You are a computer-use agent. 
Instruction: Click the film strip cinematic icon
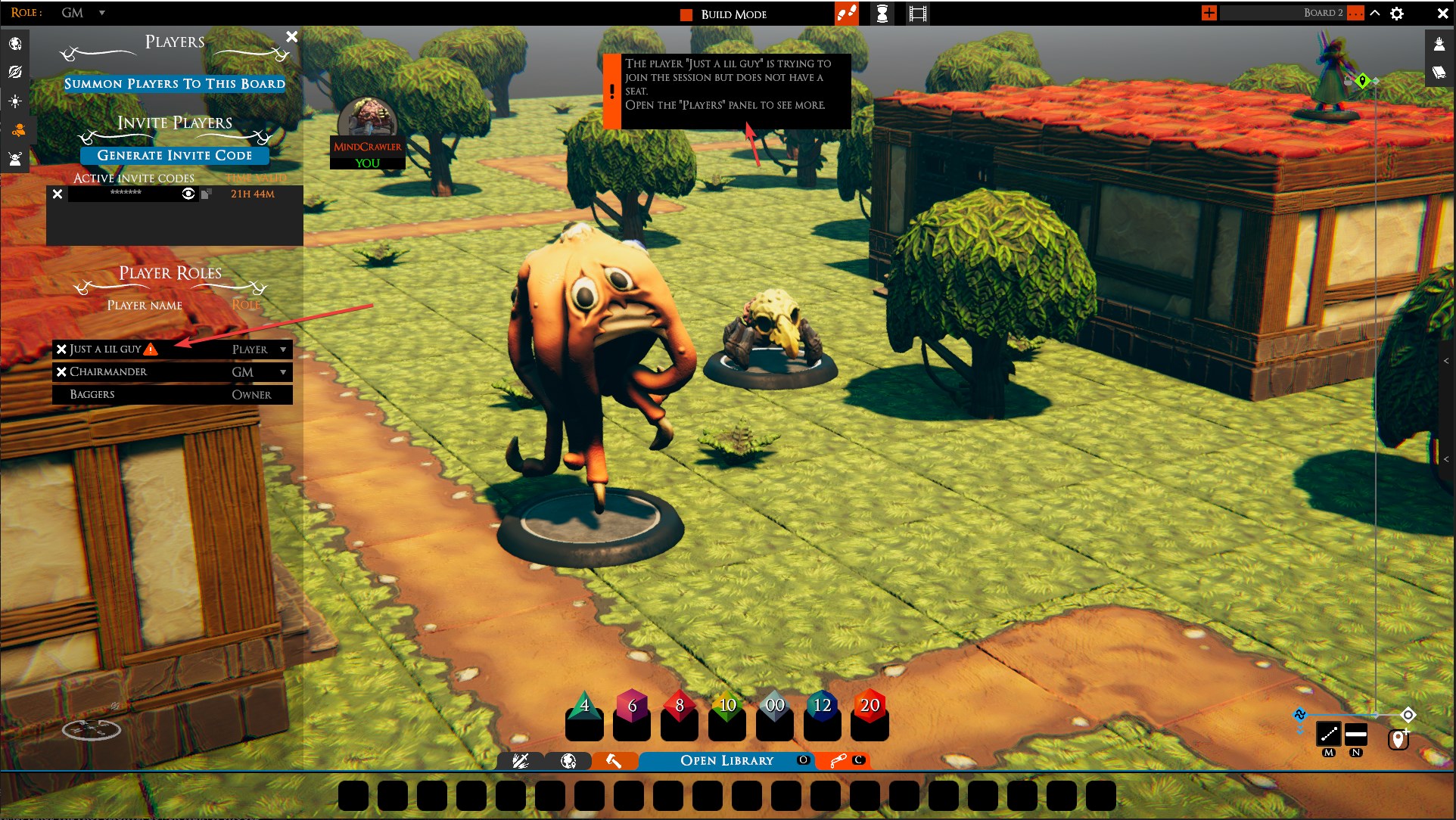point(917,14)
